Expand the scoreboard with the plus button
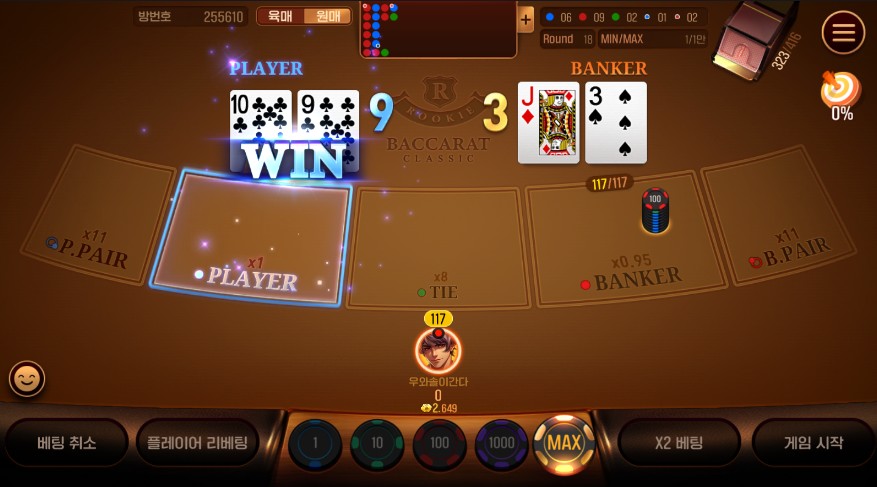 526,18
